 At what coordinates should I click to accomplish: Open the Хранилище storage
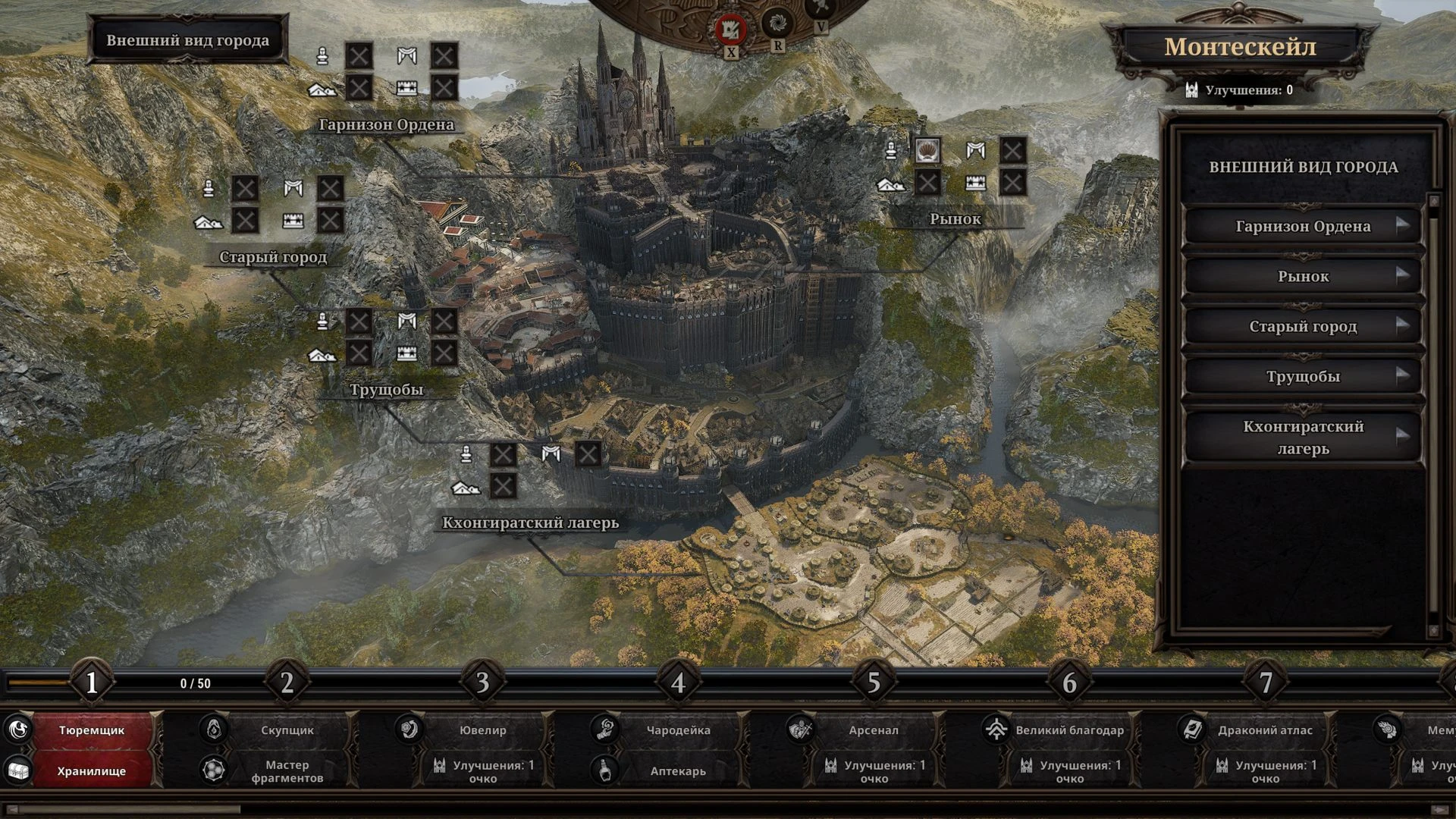pyautogui.click(x=92, y=771)
